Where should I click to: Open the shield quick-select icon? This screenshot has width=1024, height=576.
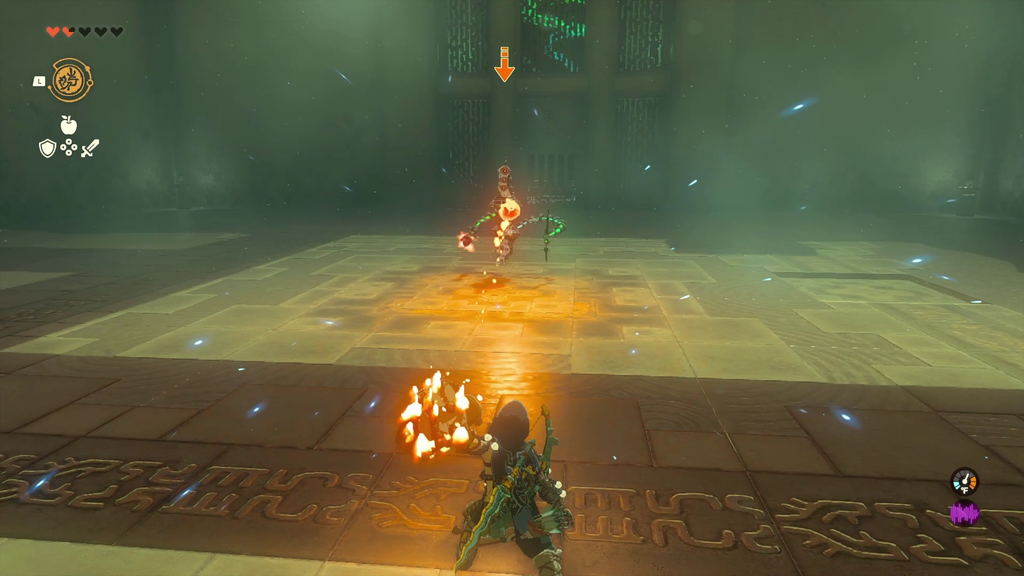coord(47,149)
